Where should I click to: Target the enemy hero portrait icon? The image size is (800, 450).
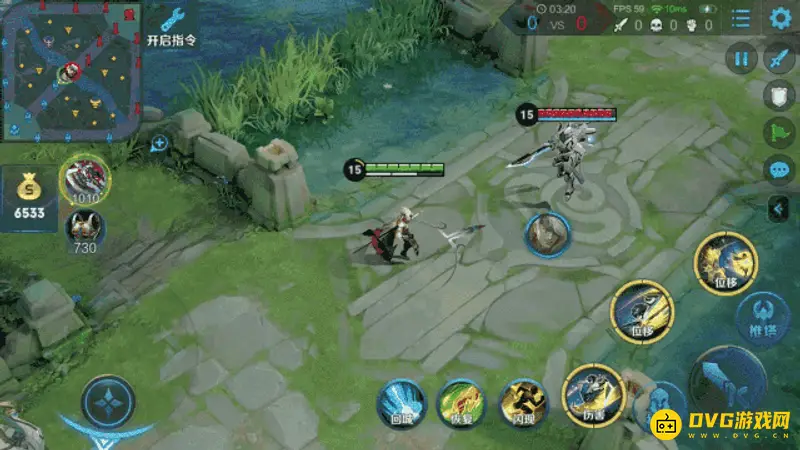coord(548,234)
